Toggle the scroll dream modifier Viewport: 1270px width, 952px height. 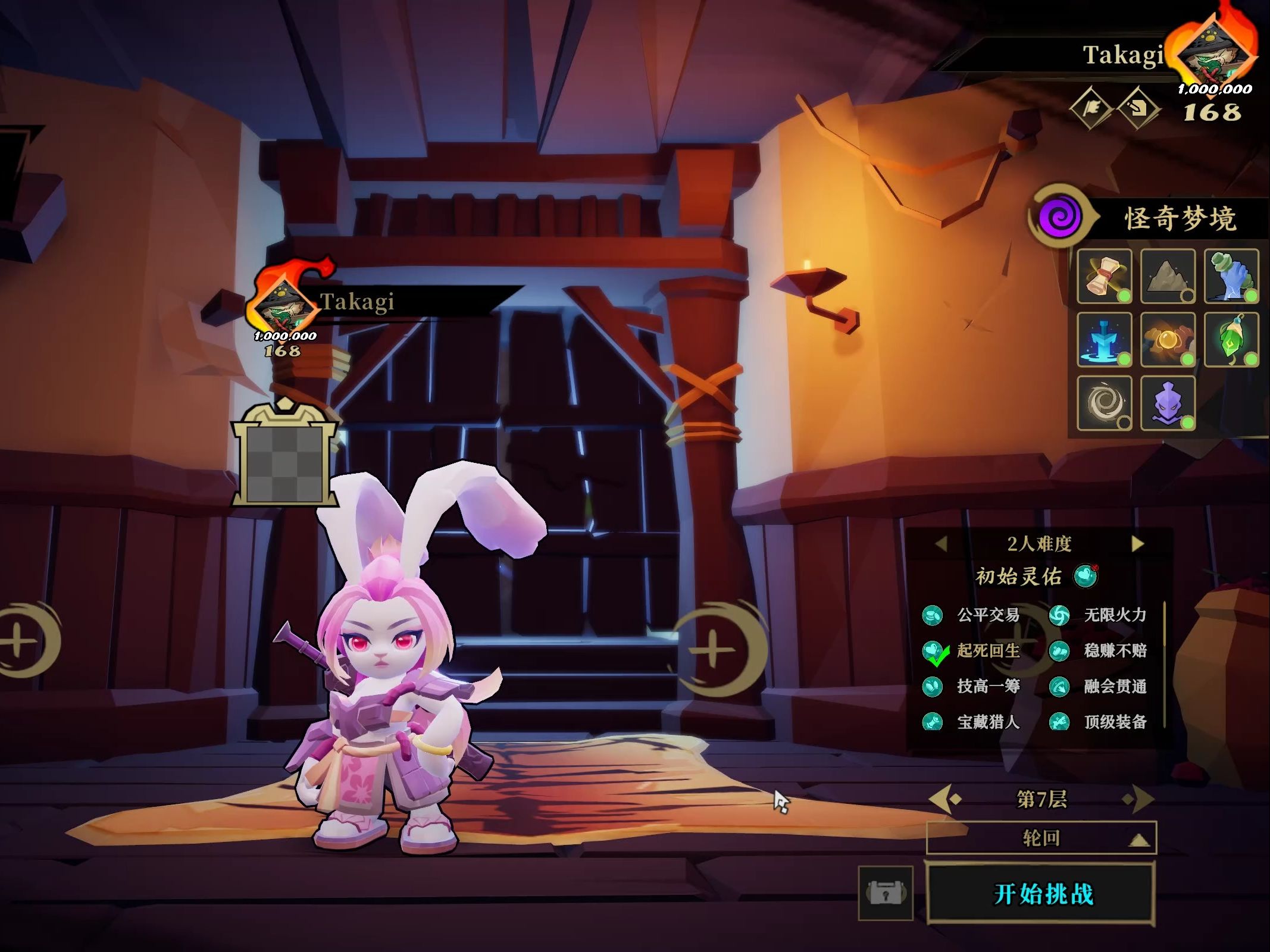(x=1105, y=277)
